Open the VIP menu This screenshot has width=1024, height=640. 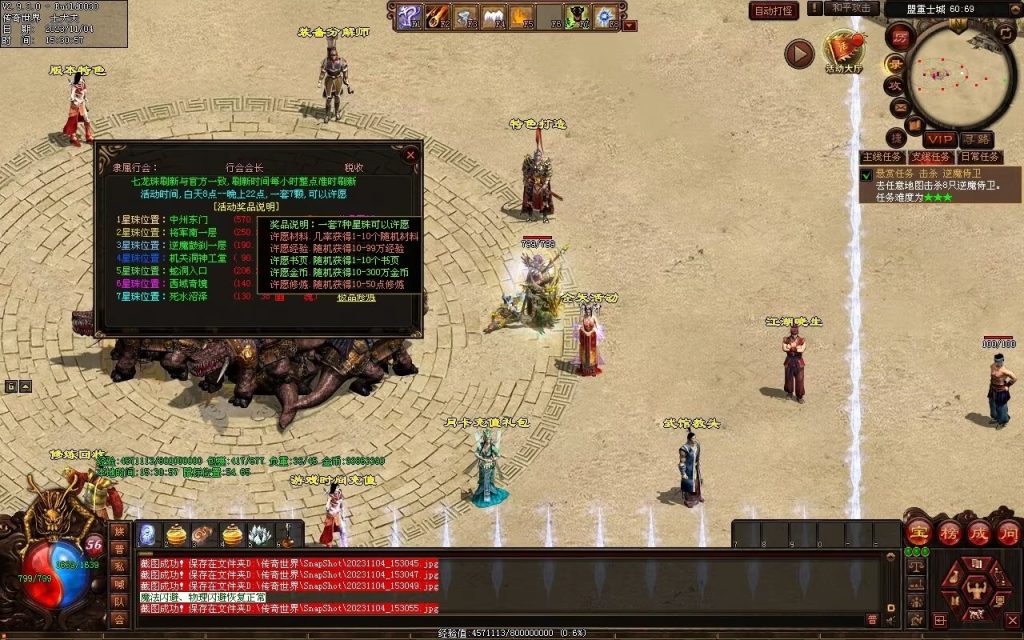939,139
